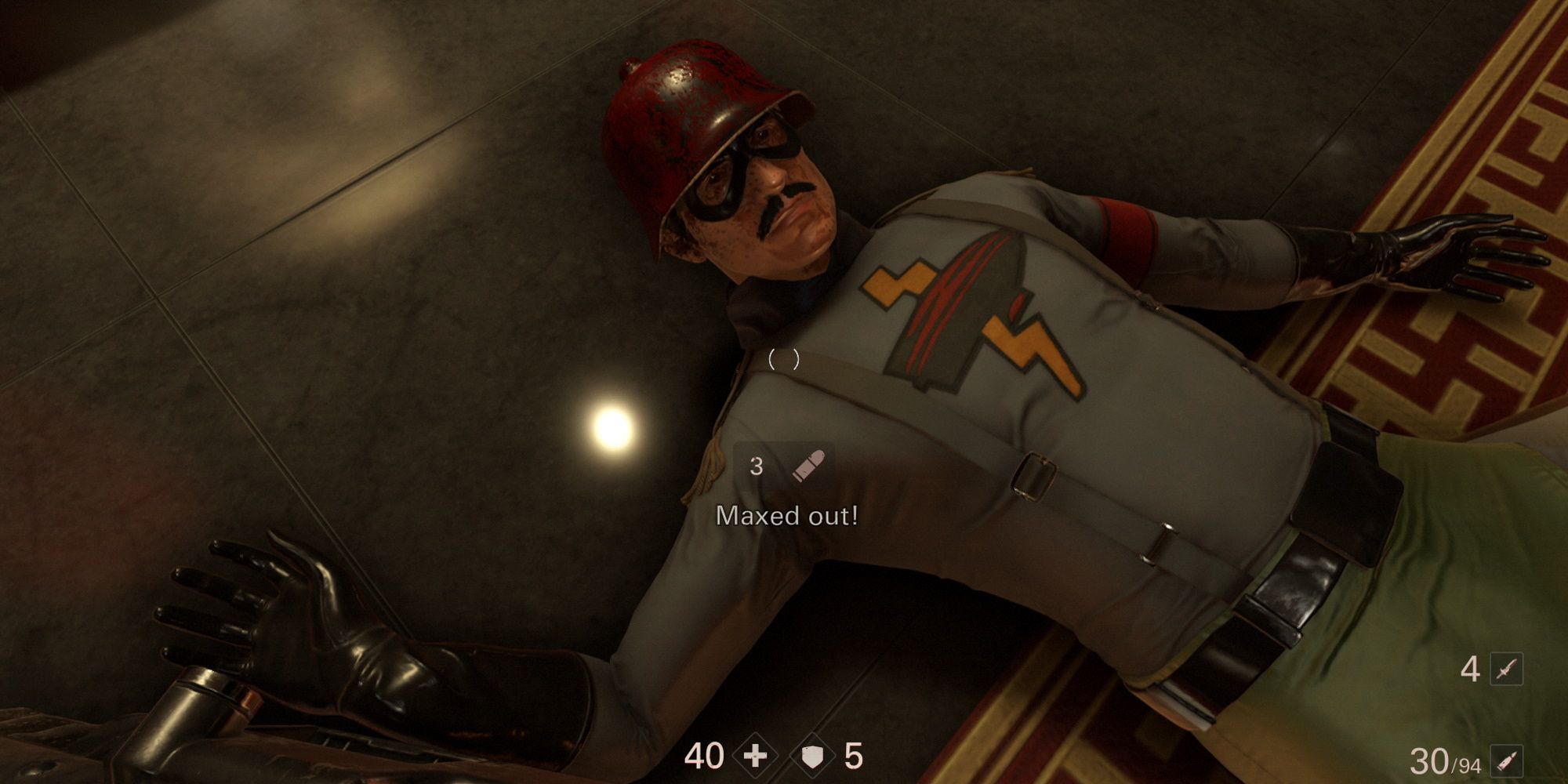Select the health cross icon

click(x=753, y=754)
